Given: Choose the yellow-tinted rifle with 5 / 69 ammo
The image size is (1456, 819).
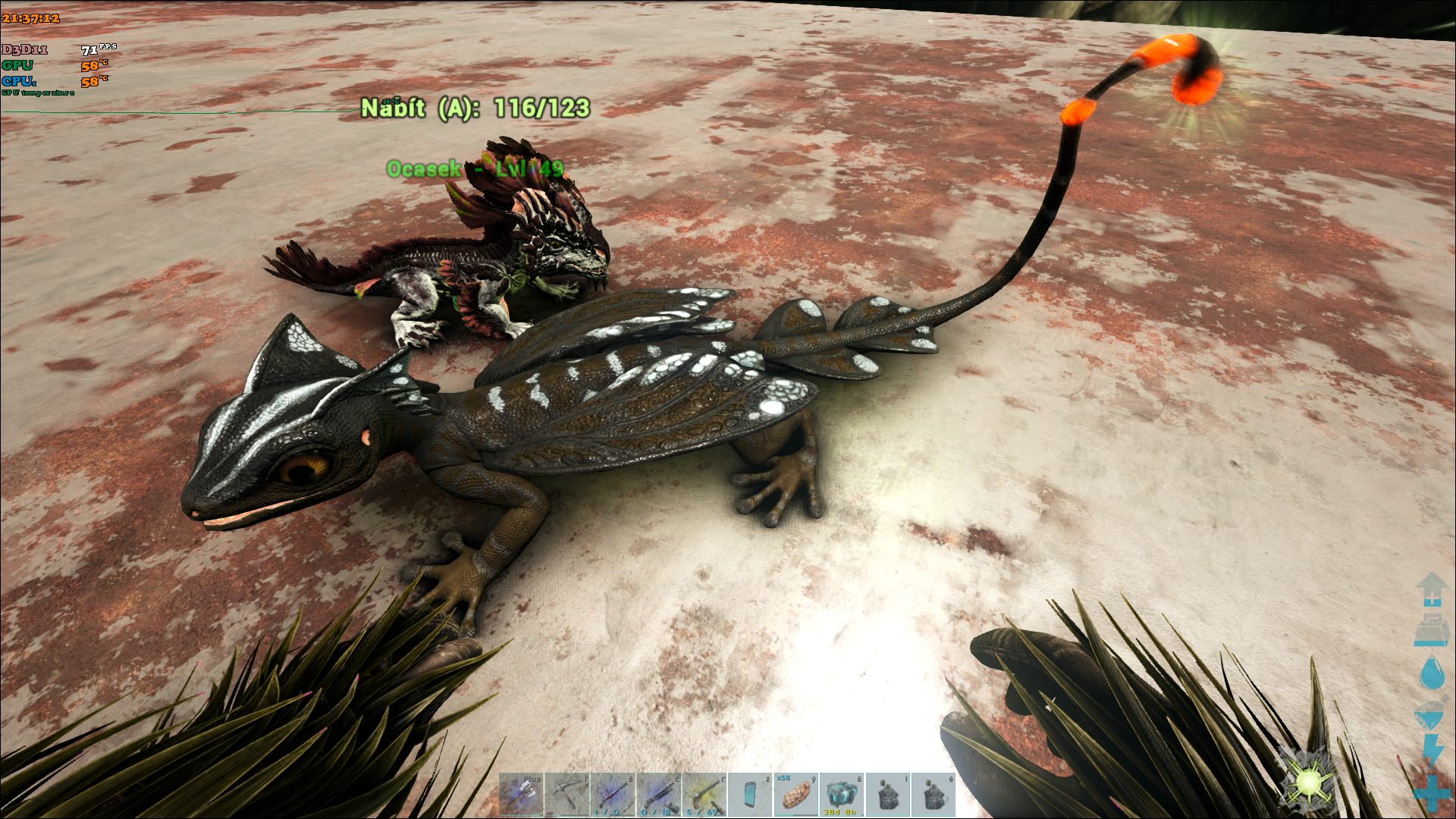Looking at the screenshot, I should (x=704, y=794).
